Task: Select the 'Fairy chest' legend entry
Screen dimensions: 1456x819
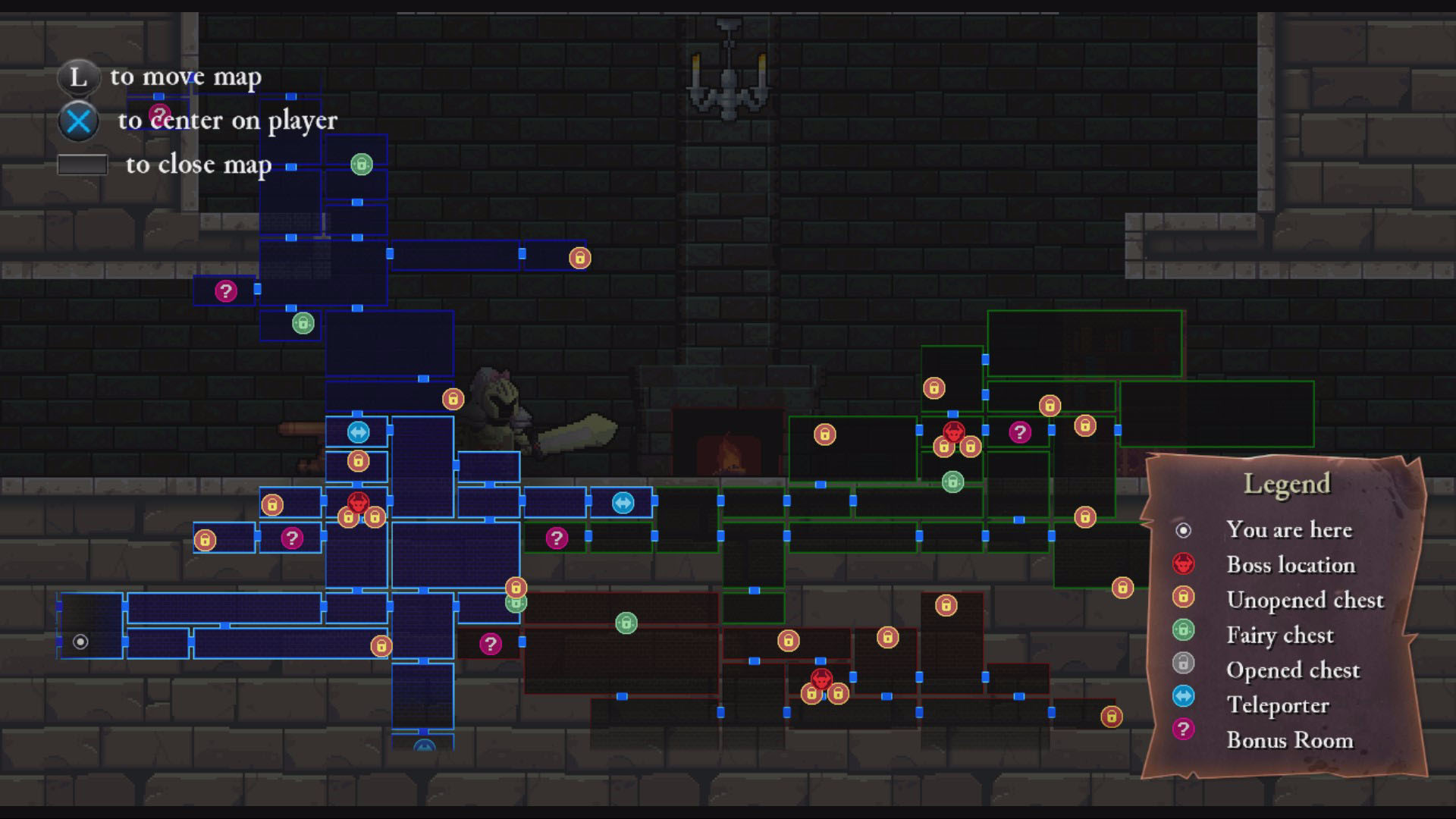Action: click(1279, 635)
